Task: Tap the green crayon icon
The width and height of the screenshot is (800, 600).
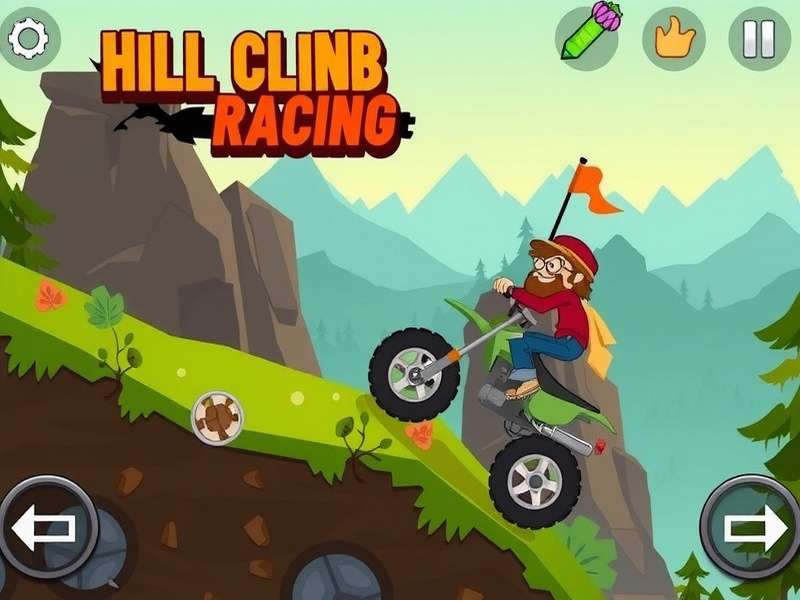Action: coord(587,36)
